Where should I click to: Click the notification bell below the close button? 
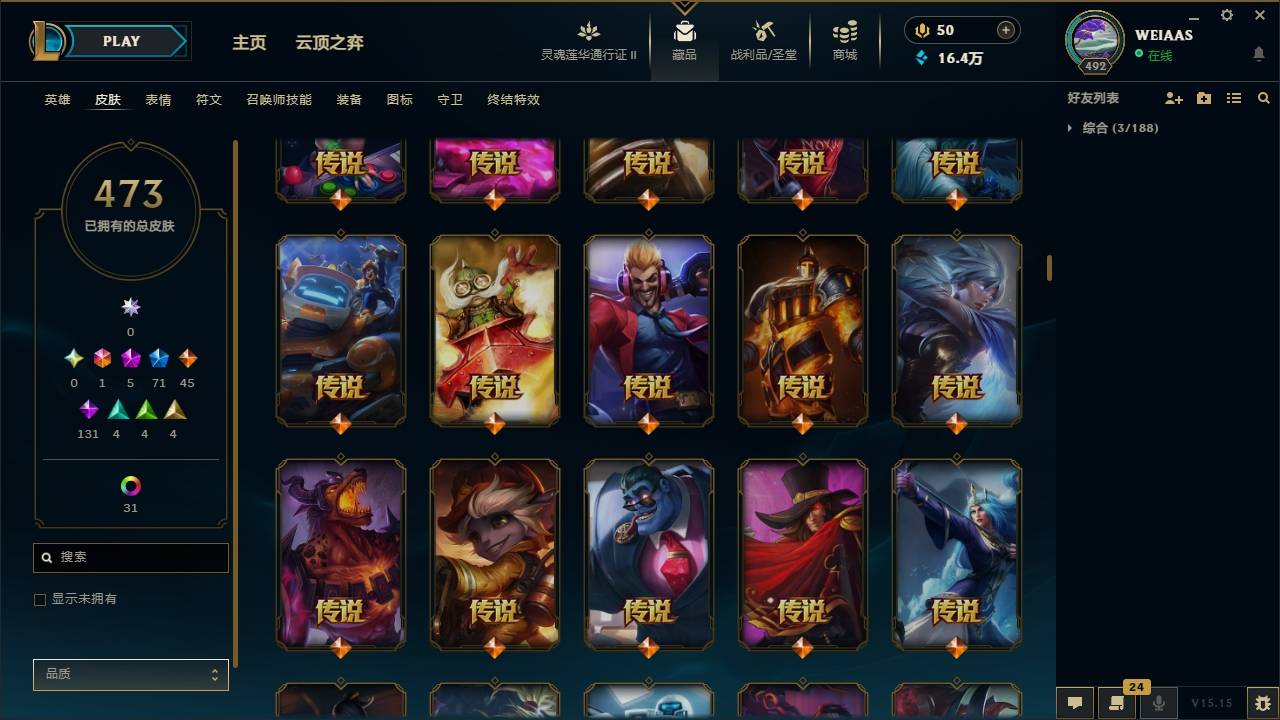coord(1258,54)
